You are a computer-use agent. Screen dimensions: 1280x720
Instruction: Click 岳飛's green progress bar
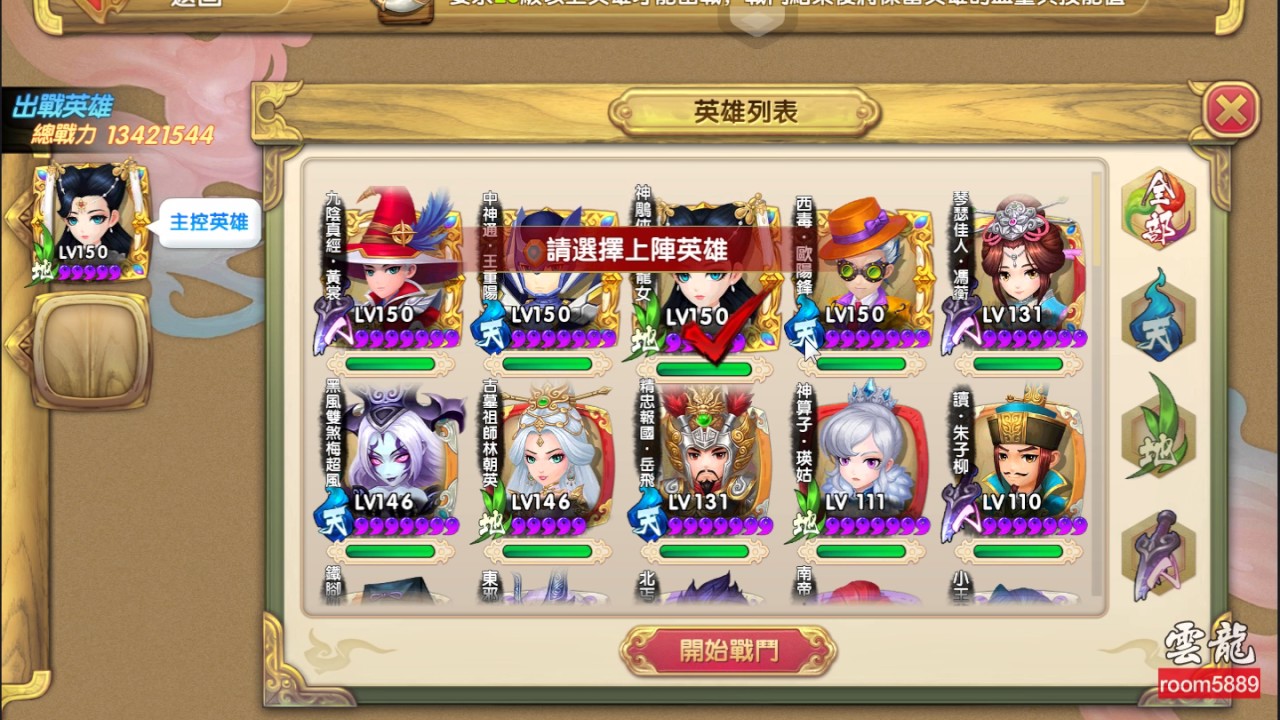(703, 550)
